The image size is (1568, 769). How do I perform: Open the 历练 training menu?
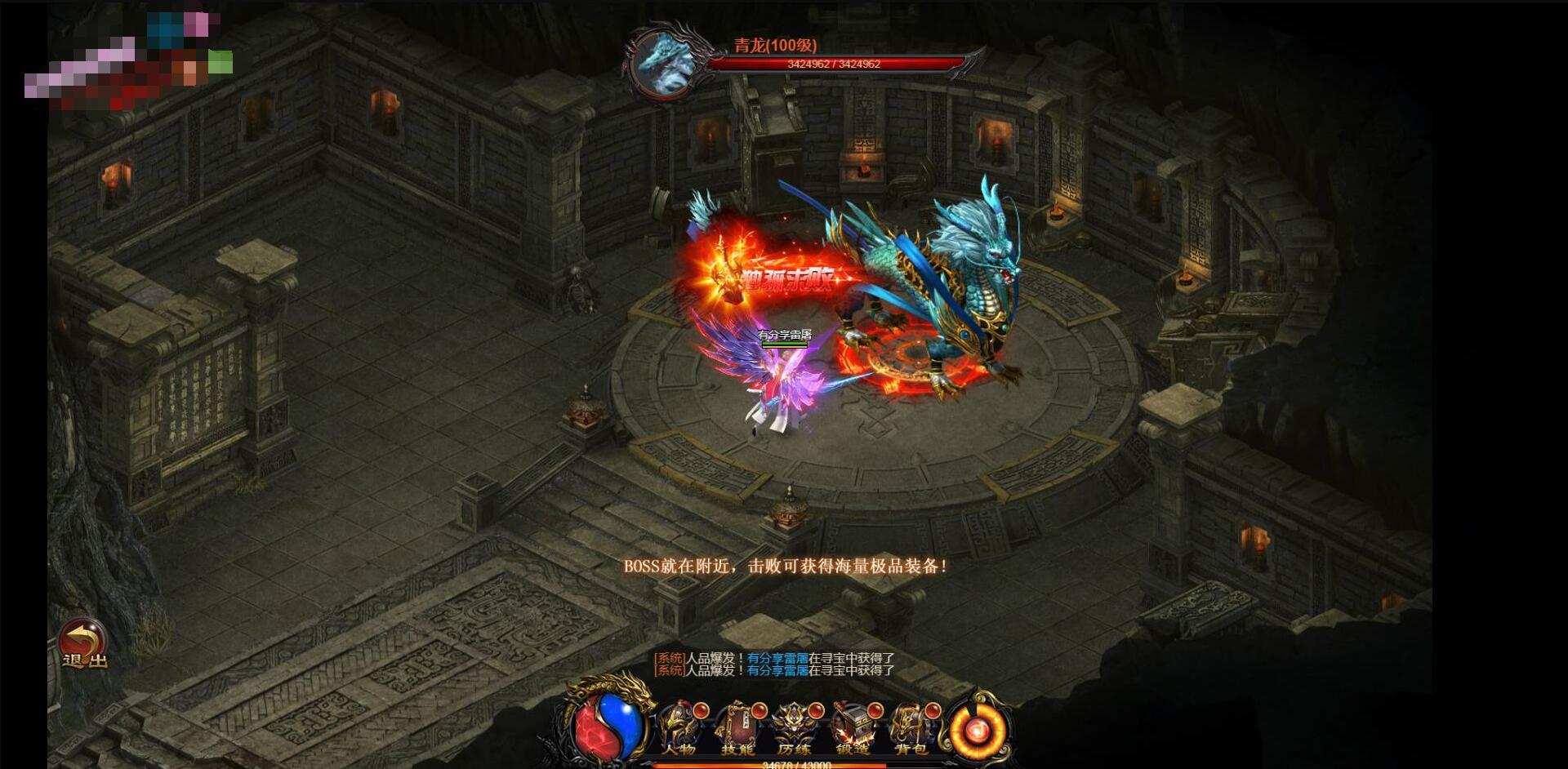click(x=794, y=728)
